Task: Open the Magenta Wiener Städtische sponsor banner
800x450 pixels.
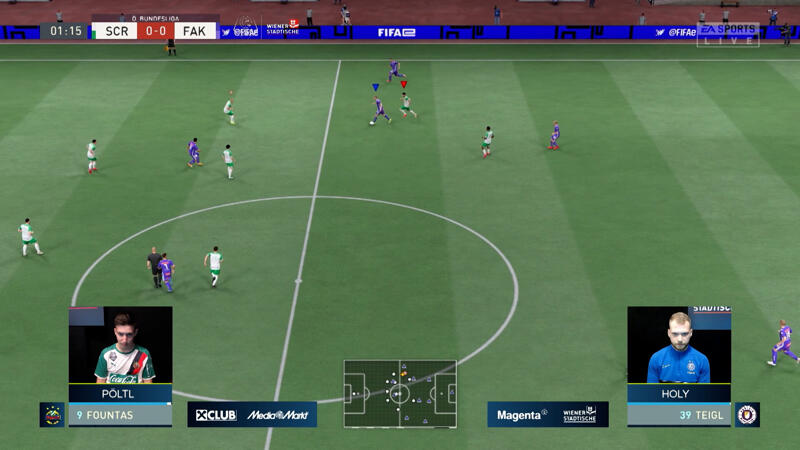Action: 548,414
